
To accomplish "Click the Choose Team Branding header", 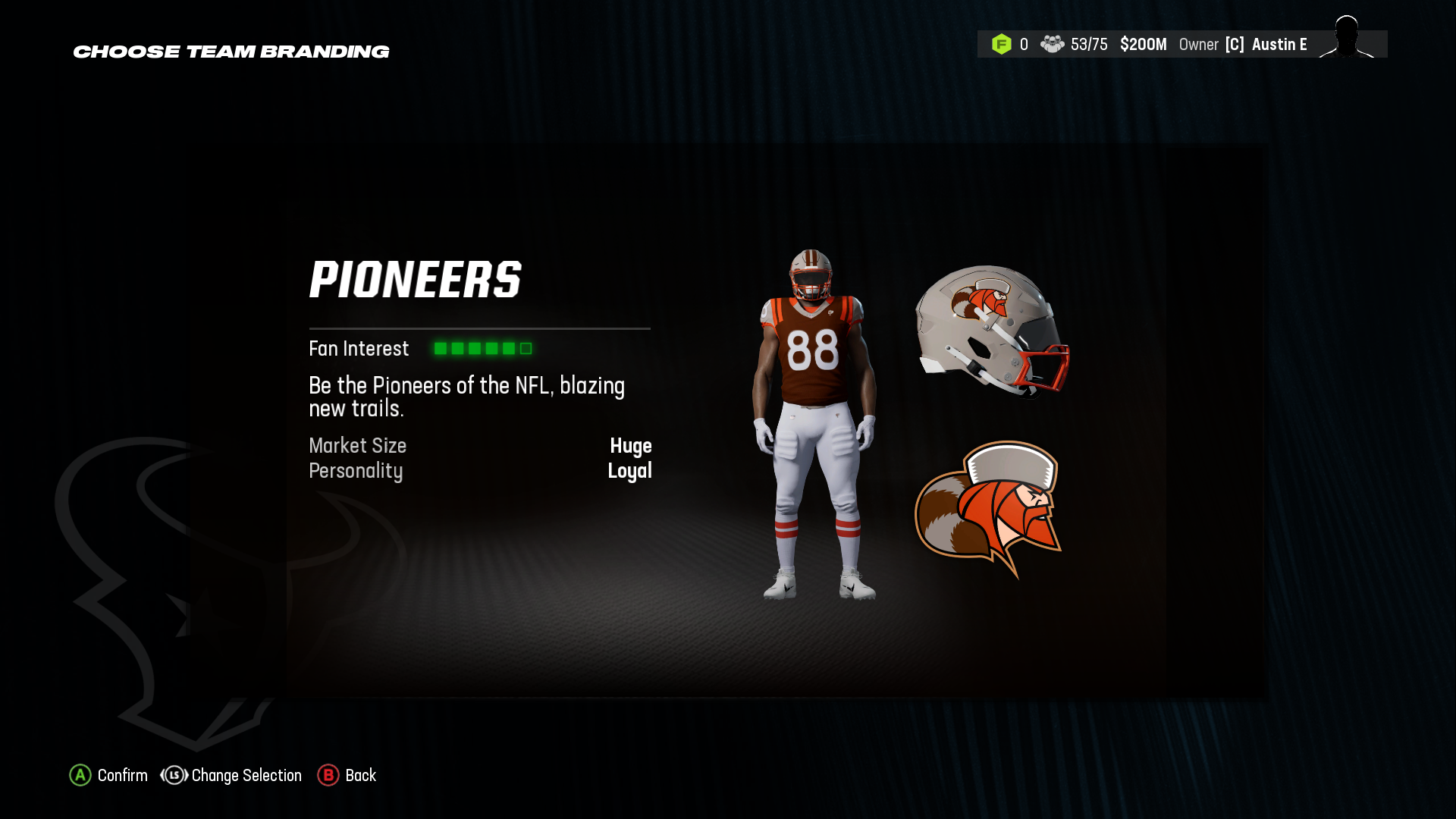I will pos(231,52).
